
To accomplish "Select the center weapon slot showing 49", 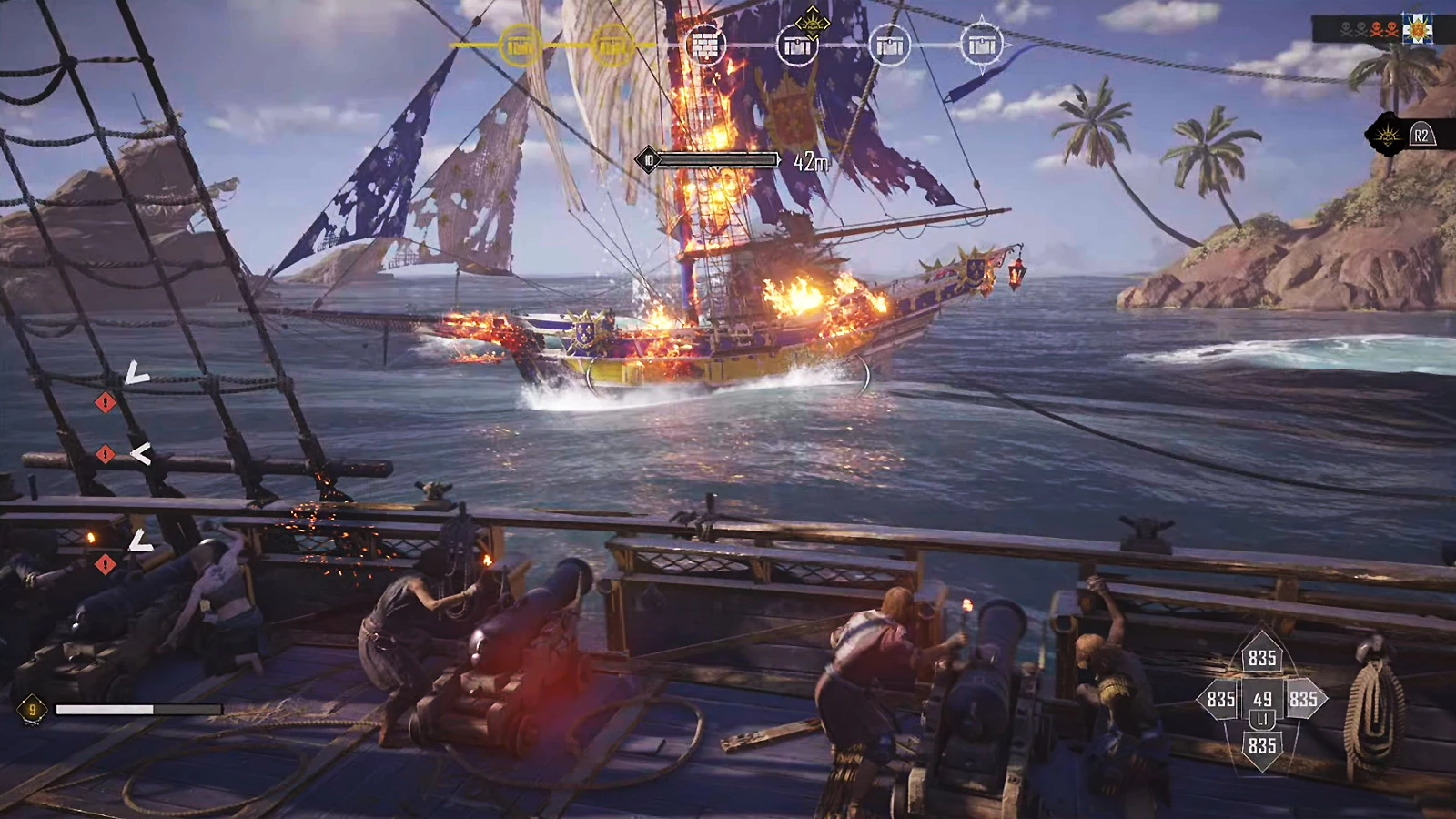I will [x=1262, y=700].
